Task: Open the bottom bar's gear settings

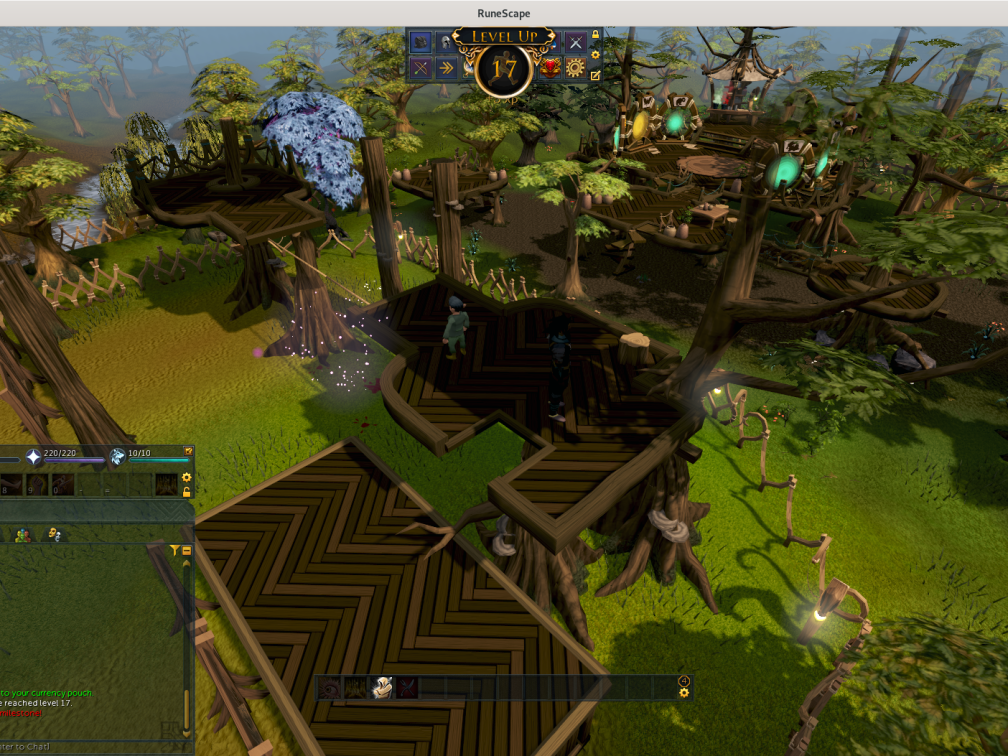Action: pyautogui.click(x=684, y=692)
